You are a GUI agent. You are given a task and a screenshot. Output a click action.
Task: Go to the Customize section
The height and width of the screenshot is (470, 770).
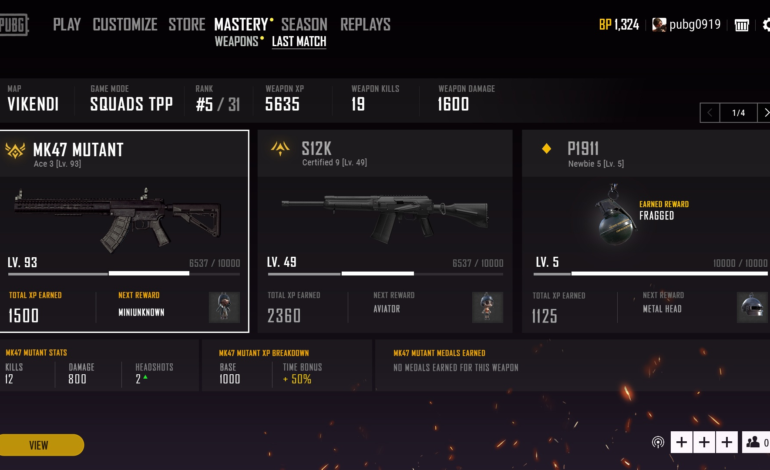(125, 24)
